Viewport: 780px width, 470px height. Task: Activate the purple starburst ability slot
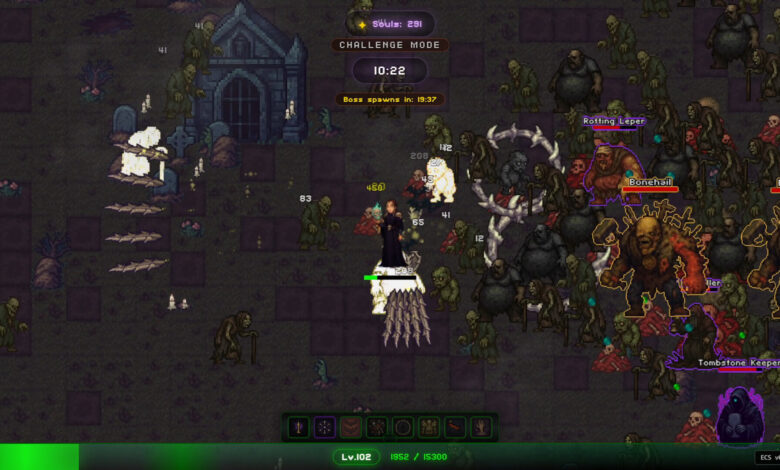[324, 427]
